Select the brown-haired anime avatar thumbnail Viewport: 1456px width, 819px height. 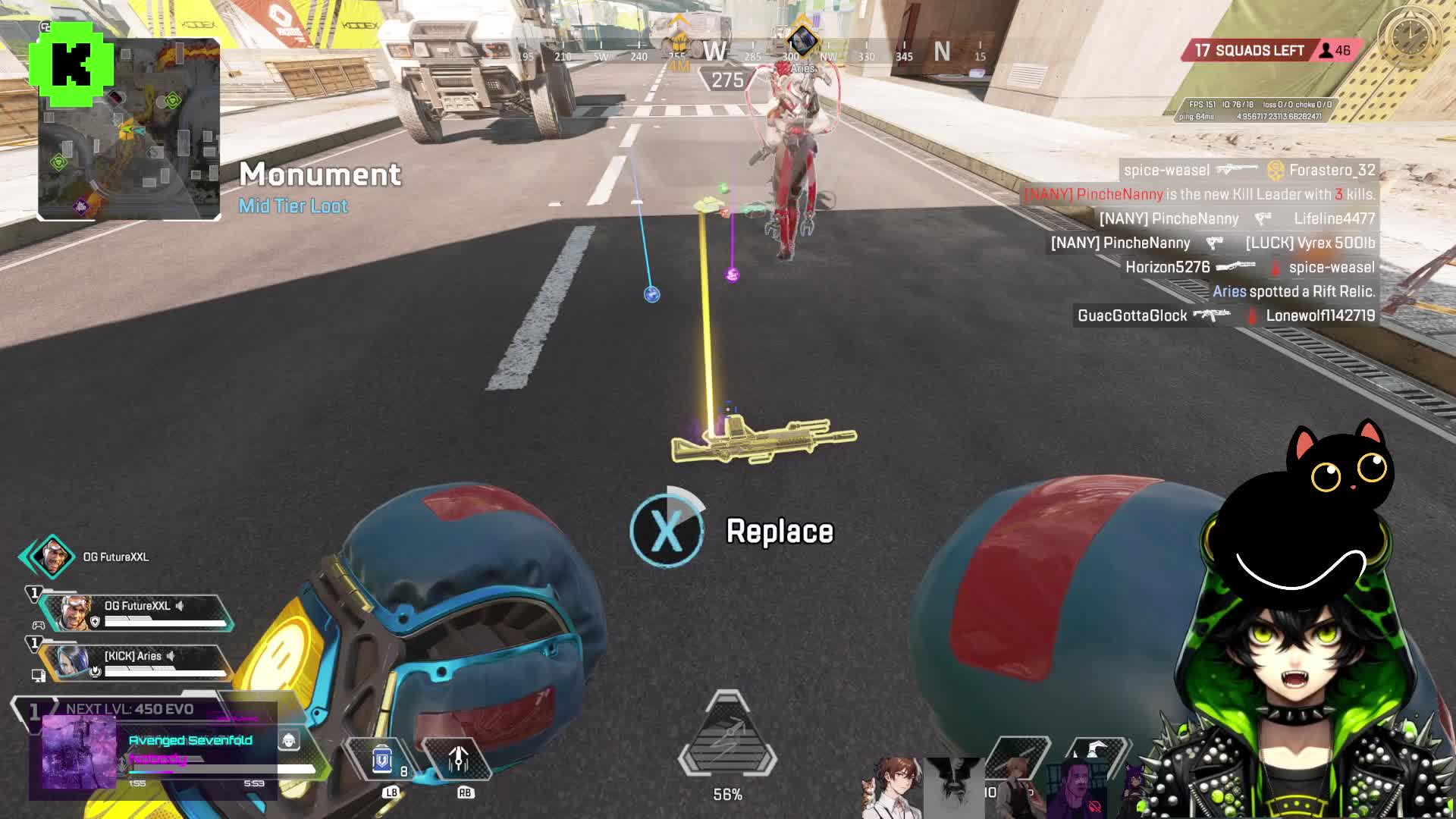pos(895,787)
